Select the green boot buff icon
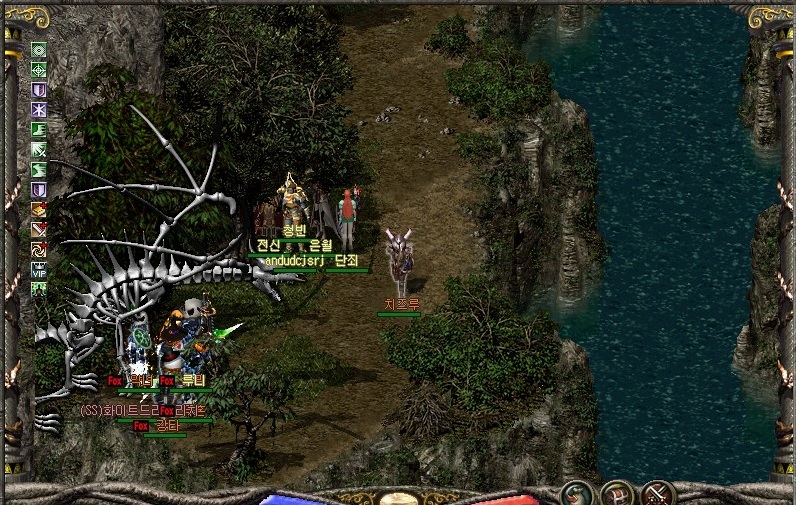This screenshot has width=796, height=505. click(x=39, y=130)
